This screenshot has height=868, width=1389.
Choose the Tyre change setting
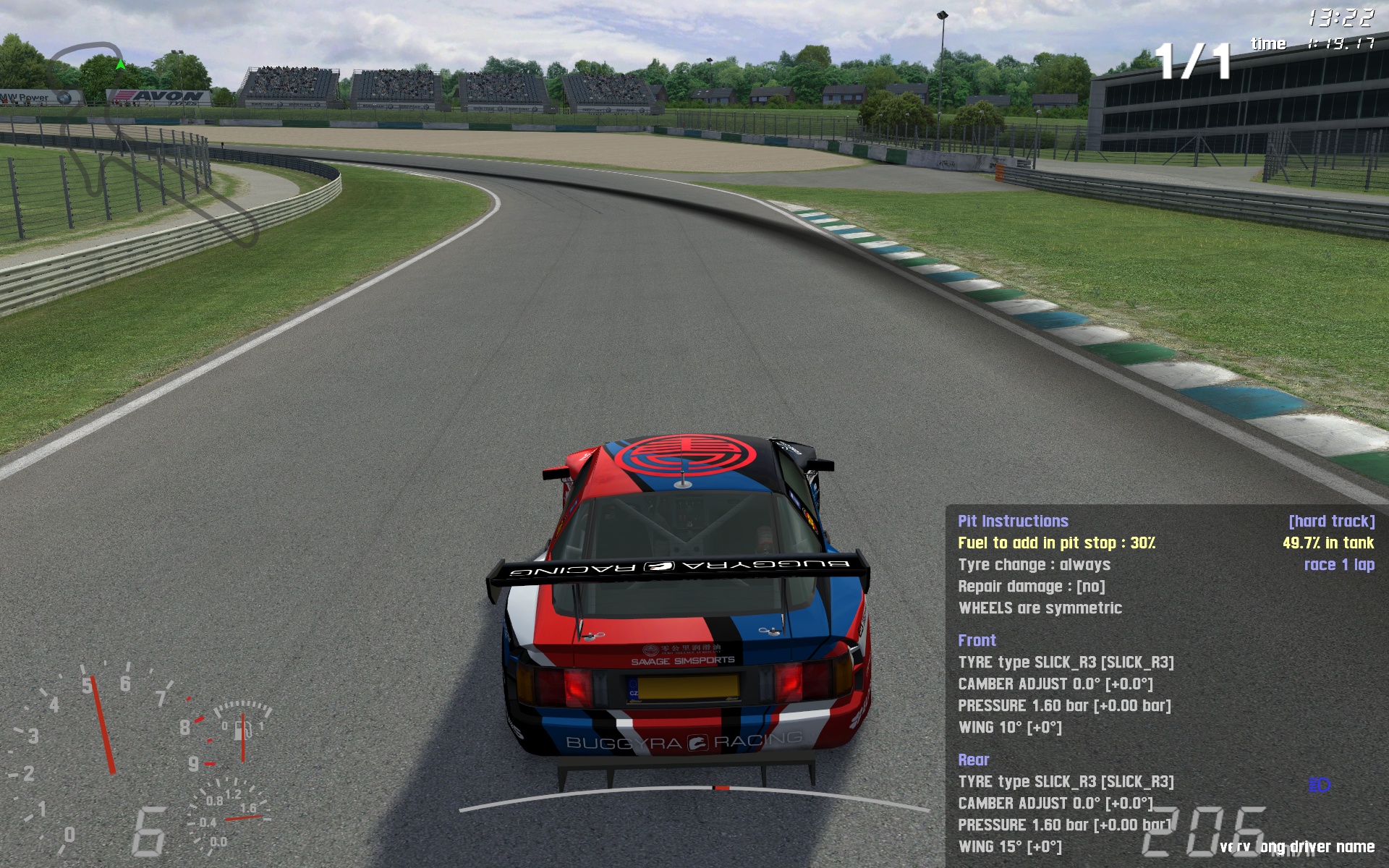(x=1034, y=565)
